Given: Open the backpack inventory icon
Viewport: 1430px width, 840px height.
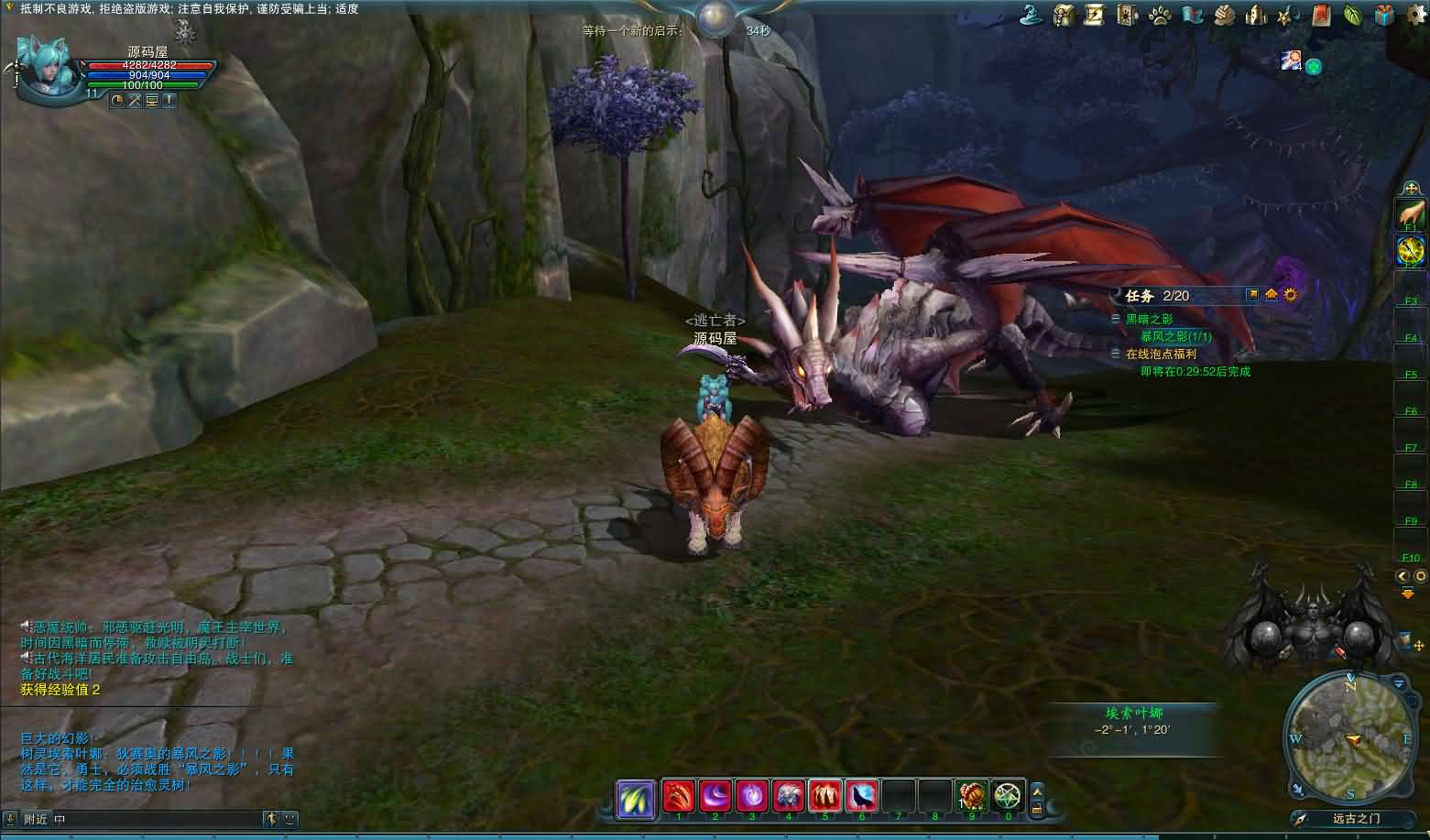Looking at the screenshot, I should 1064,15.
